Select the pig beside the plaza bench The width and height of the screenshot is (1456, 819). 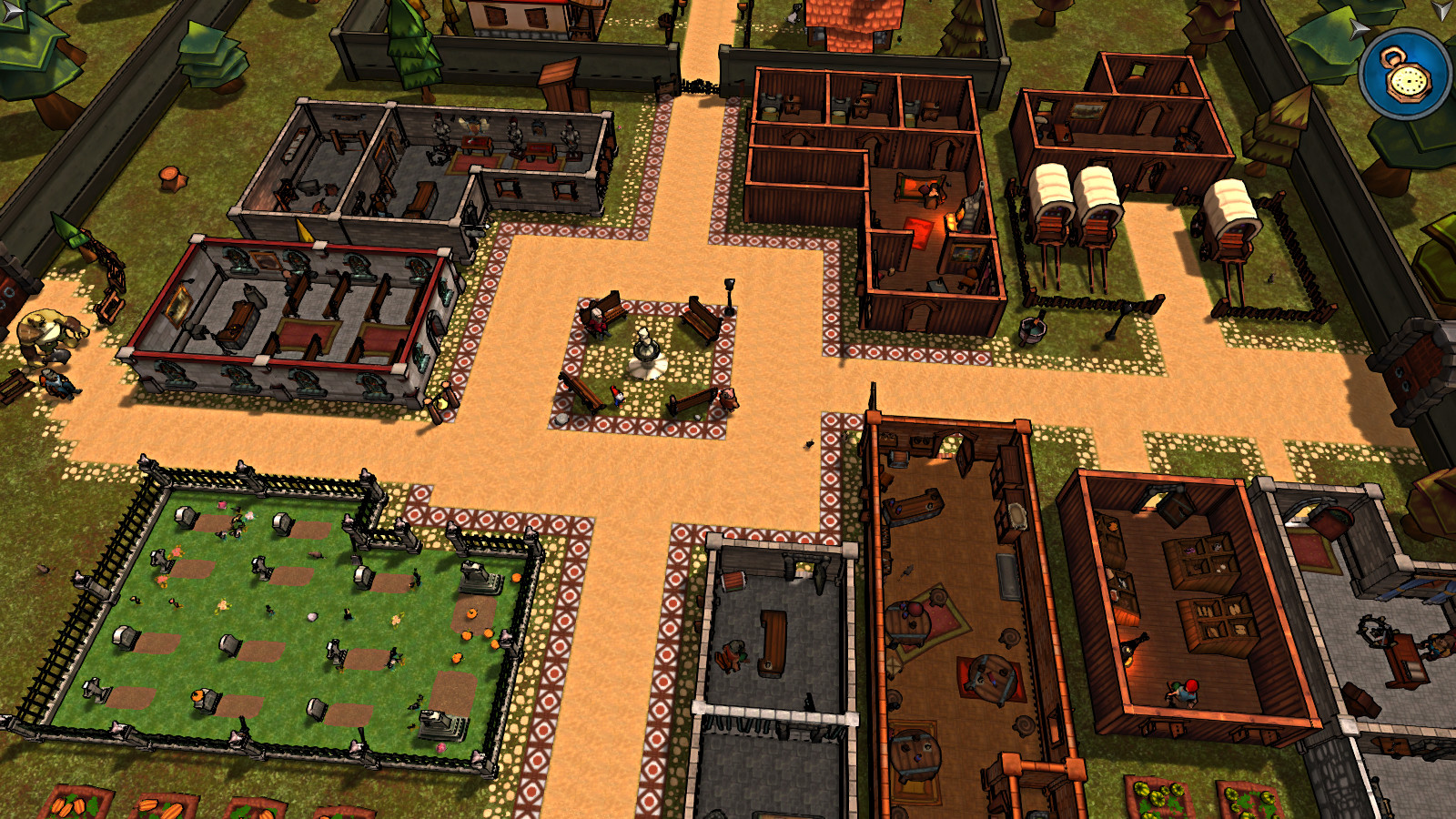(x=728, y=399)
